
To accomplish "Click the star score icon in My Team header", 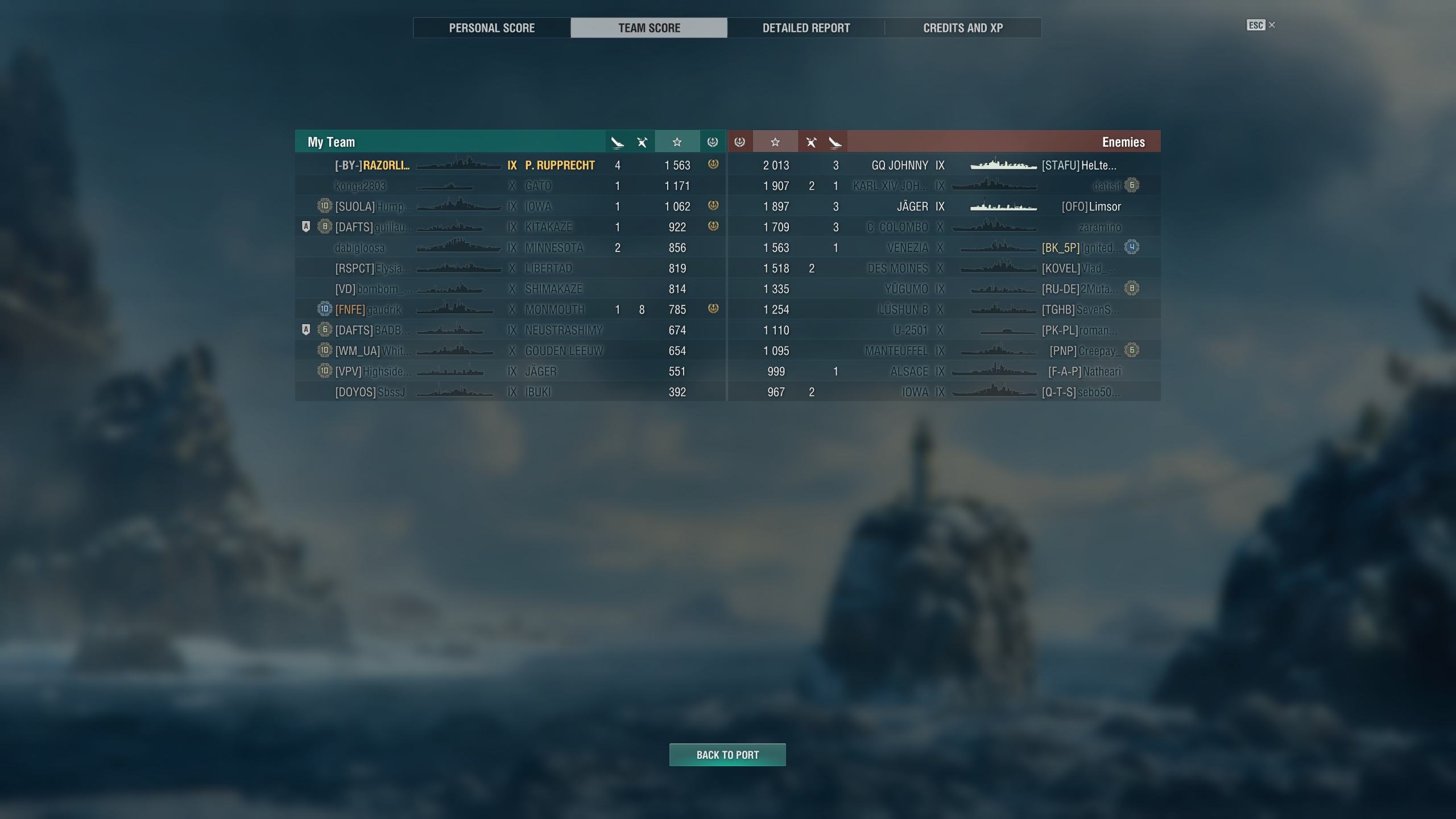I will (x=677, y=142).
